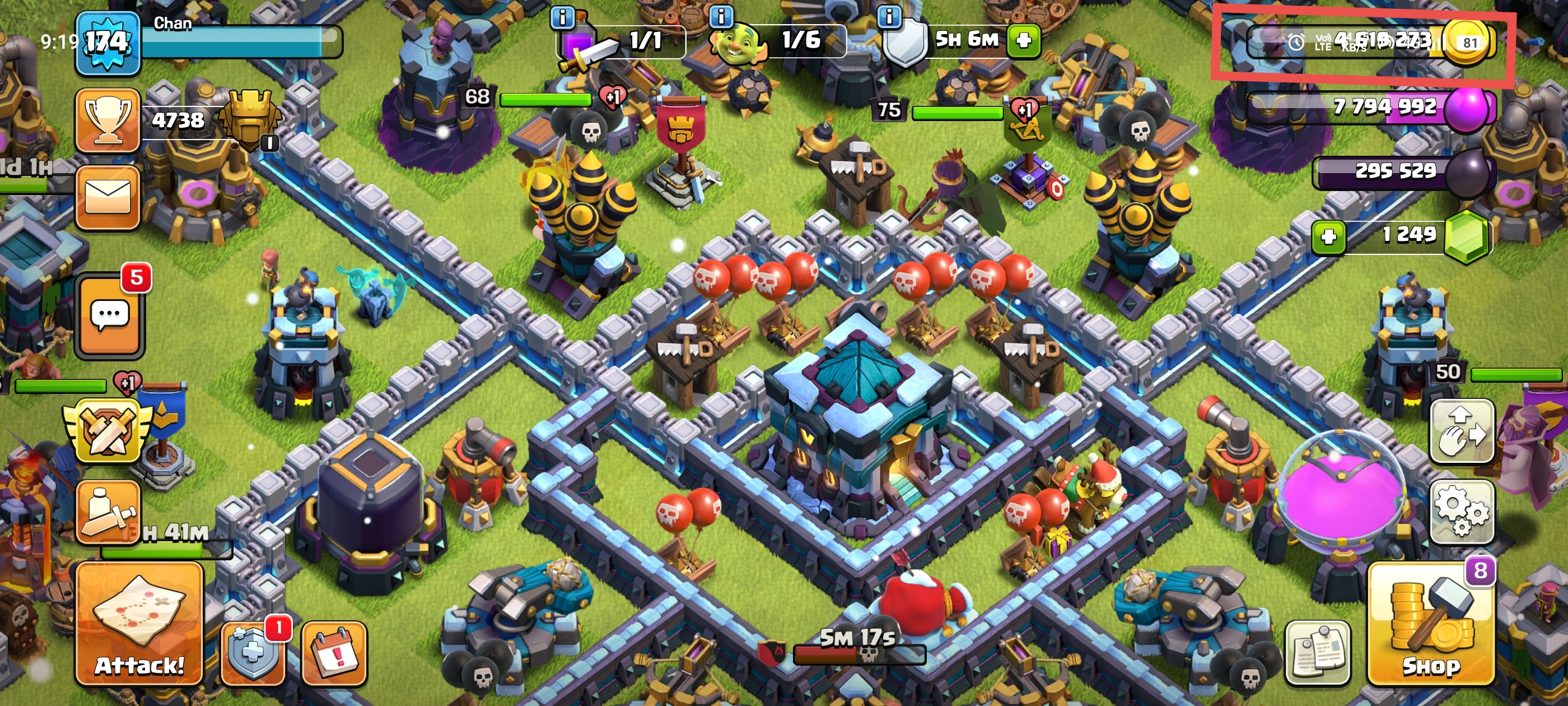Open the chat speech bubble button

point(110,315)
